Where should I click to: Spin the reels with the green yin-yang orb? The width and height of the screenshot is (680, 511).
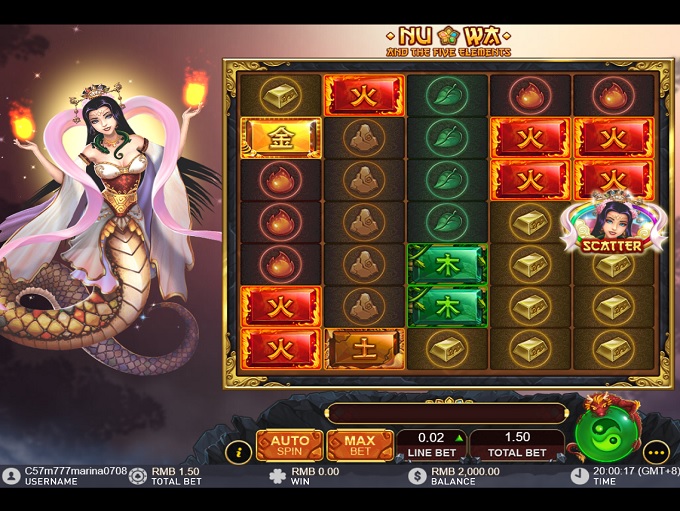(607, 435)
